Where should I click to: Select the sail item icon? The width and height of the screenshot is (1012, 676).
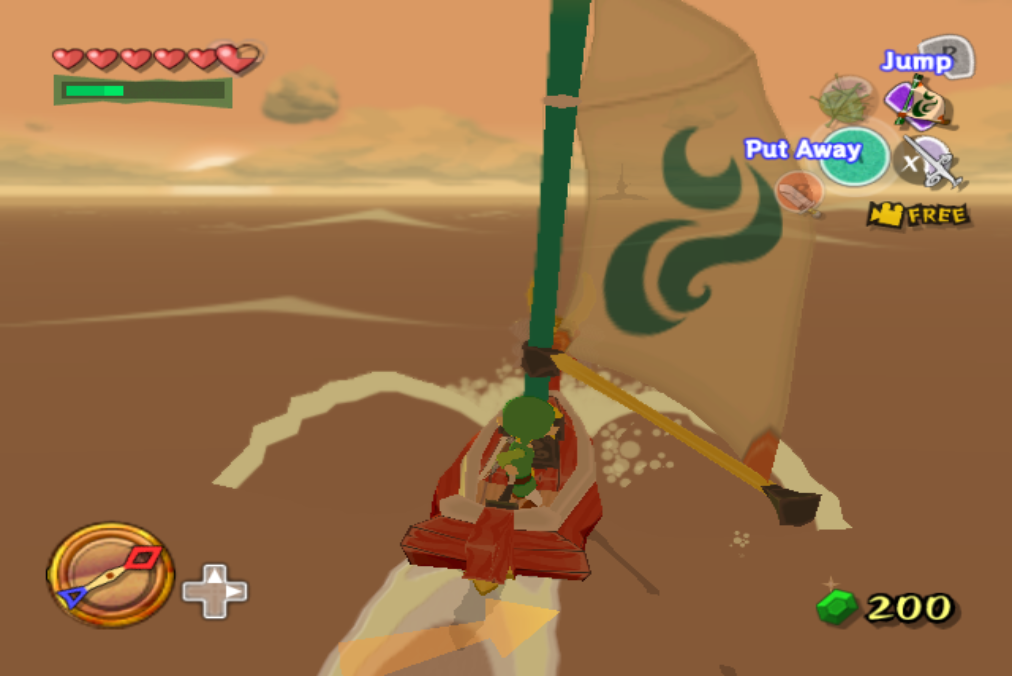[917, 104]
